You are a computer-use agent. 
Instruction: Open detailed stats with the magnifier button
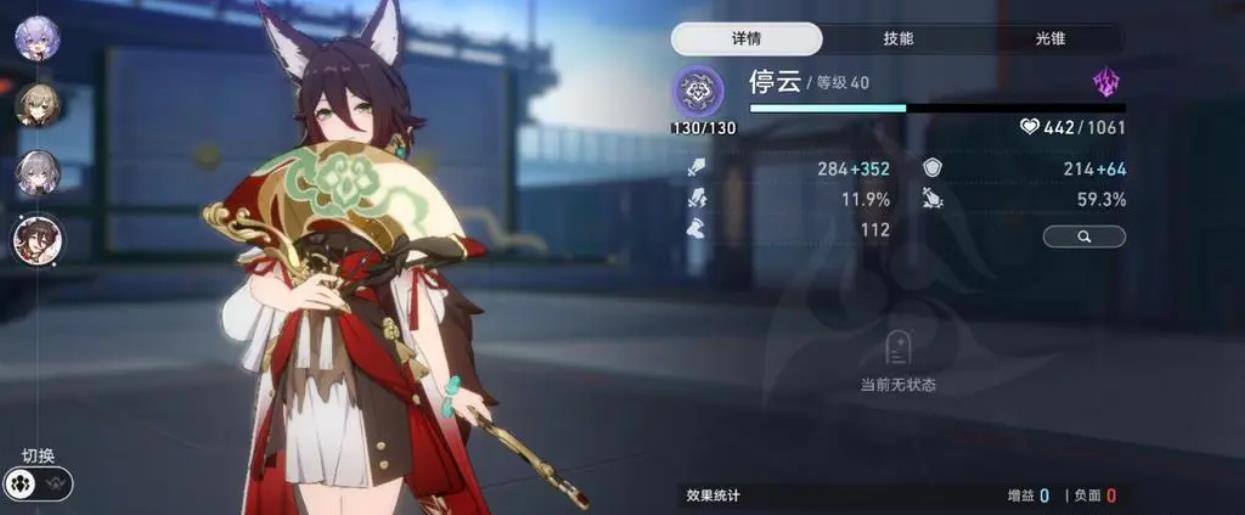click(x=1084, y=236)
